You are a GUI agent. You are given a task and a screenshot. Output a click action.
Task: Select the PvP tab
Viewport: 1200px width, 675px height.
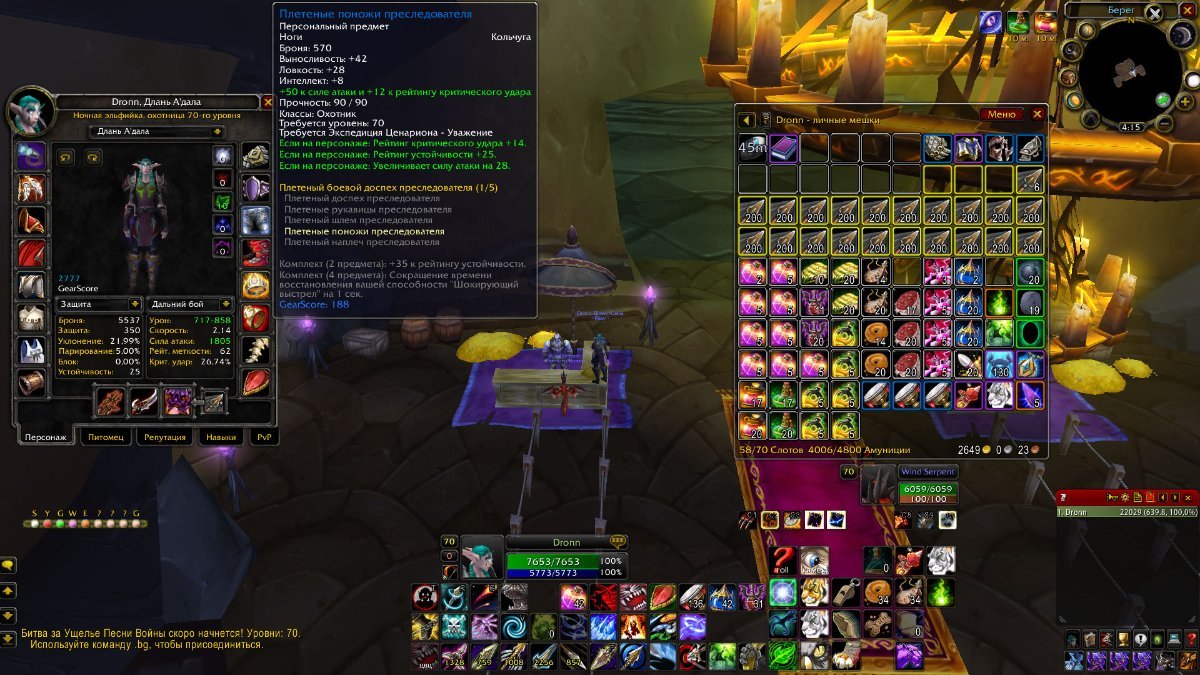coord(263,437)
